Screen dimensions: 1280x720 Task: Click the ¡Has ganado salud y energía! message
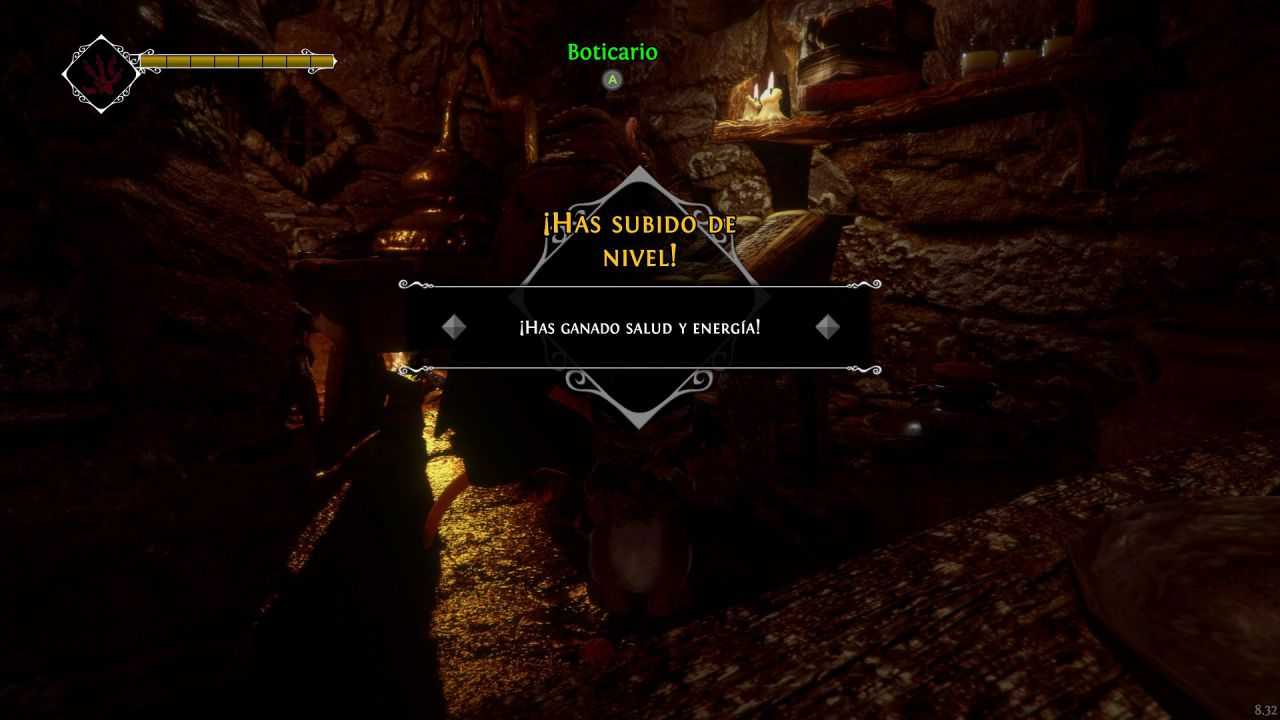pyautogui.click(x=640, y=327)
